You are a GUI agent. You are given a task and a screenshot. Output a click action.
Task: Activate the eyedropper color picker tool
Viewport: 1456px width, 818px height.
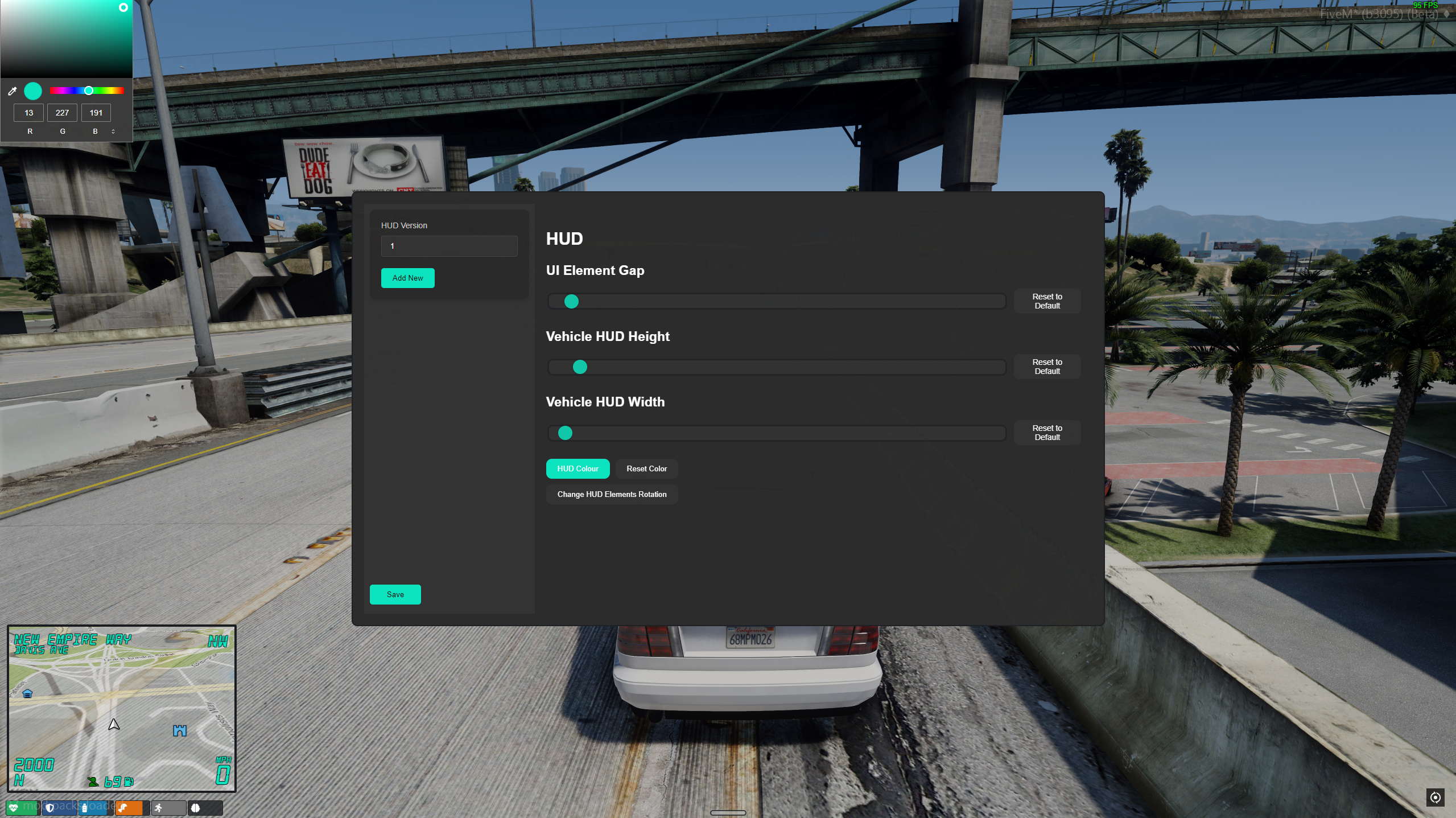[x=13, y=91]
